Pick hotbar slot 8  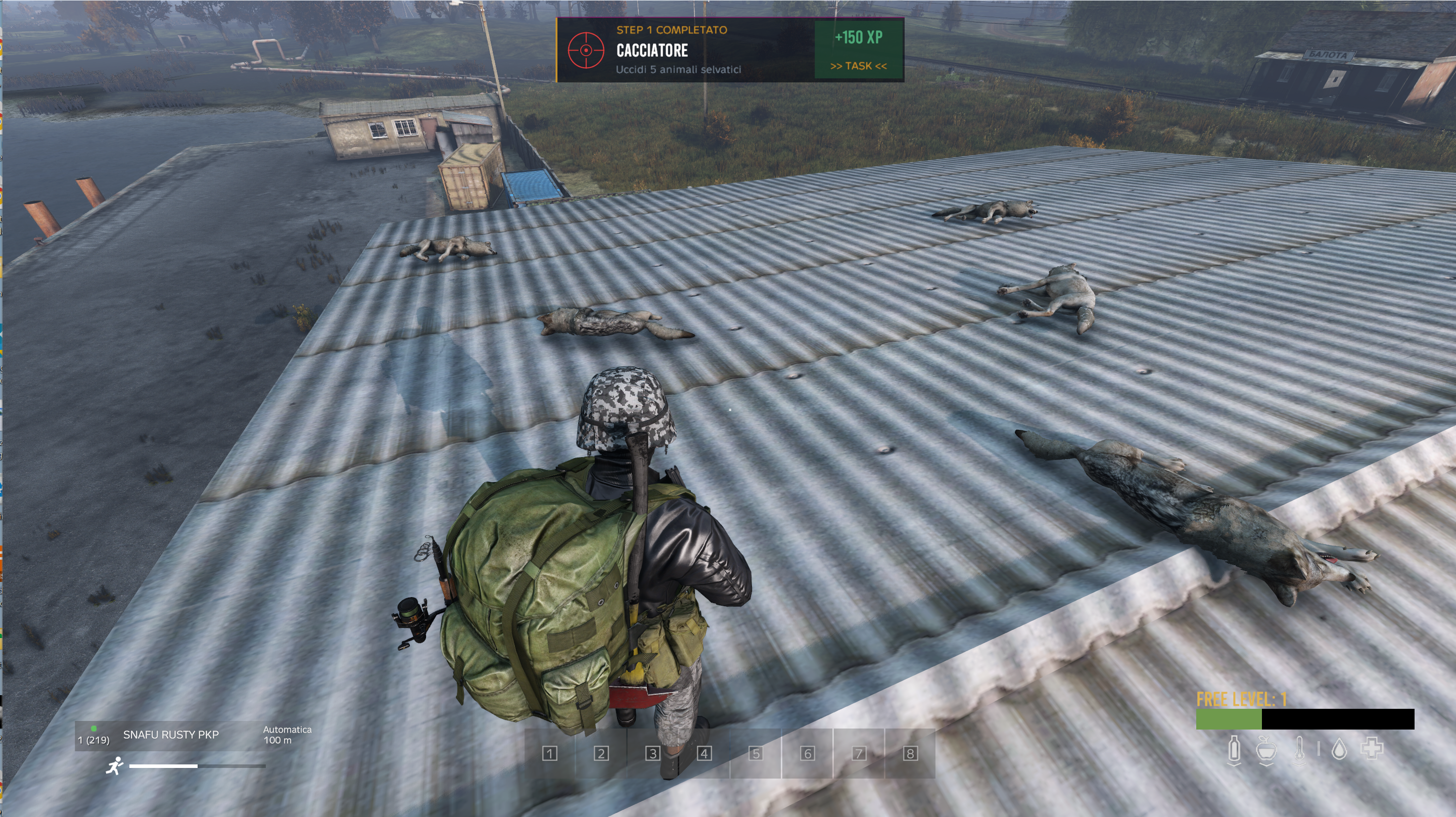click(910, 753)
